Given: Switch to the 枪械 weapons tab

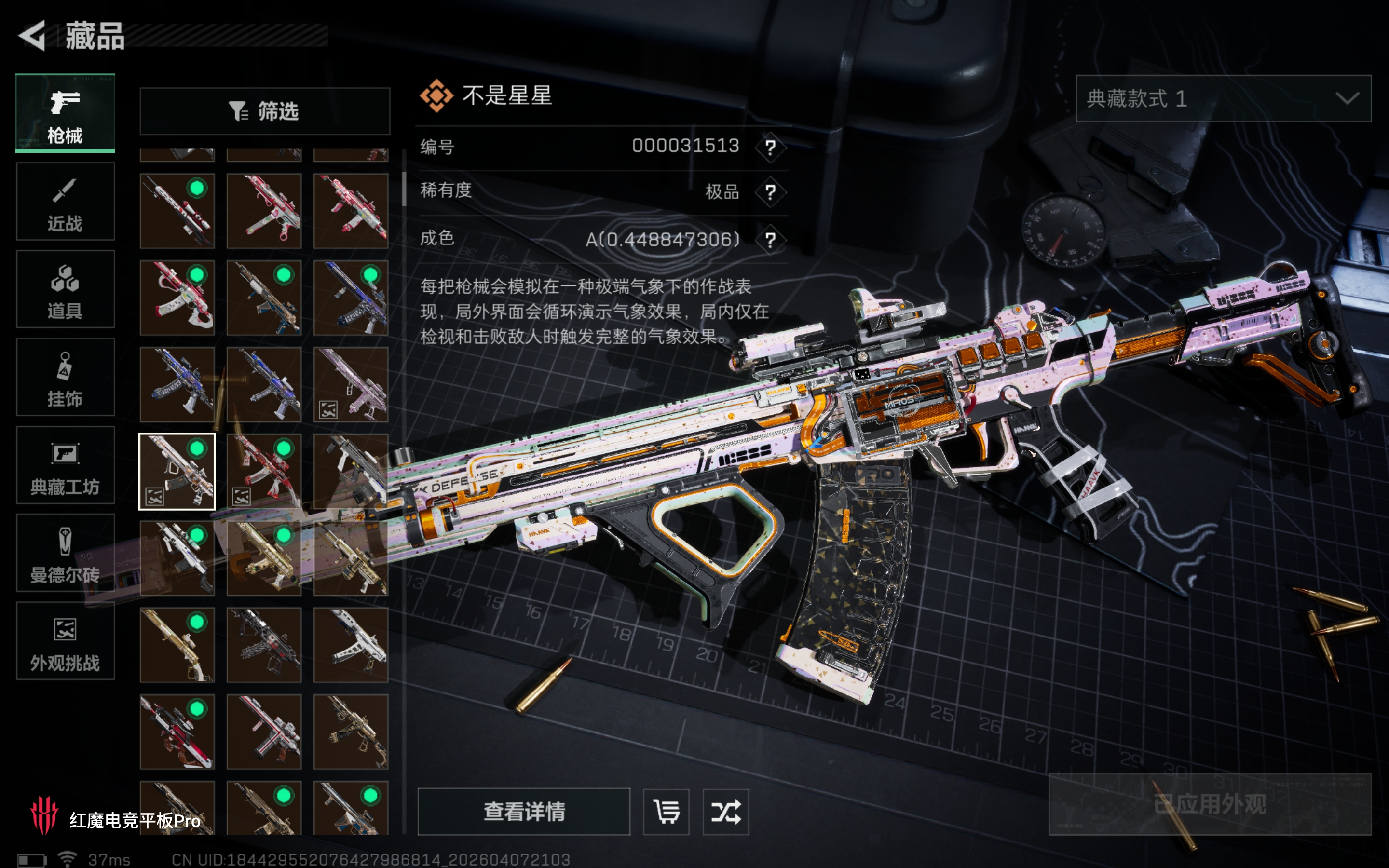Looking at the screenshot, I should (65, 113).
